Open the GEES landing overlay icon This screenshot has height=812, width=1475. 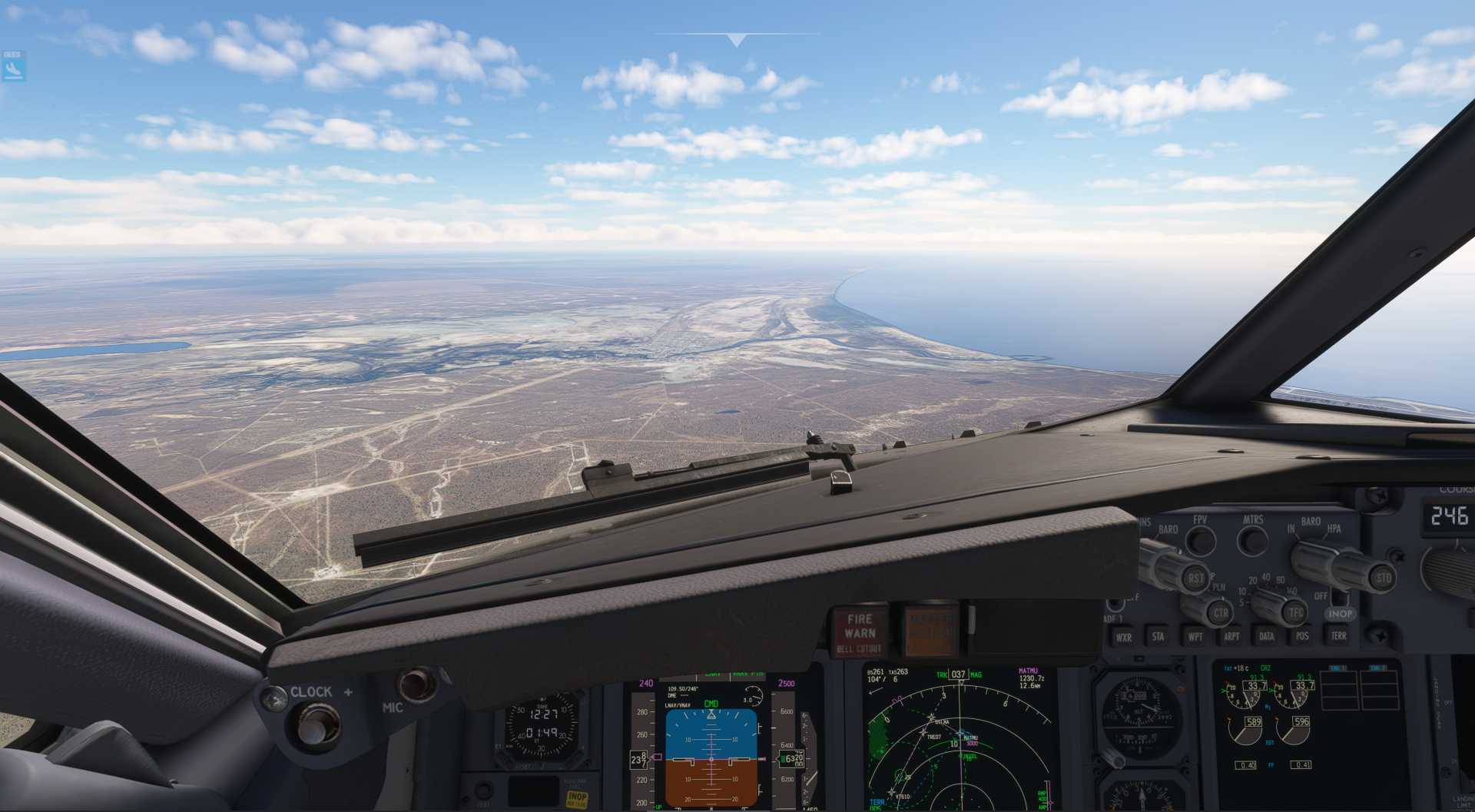click(x=13, y=67)
